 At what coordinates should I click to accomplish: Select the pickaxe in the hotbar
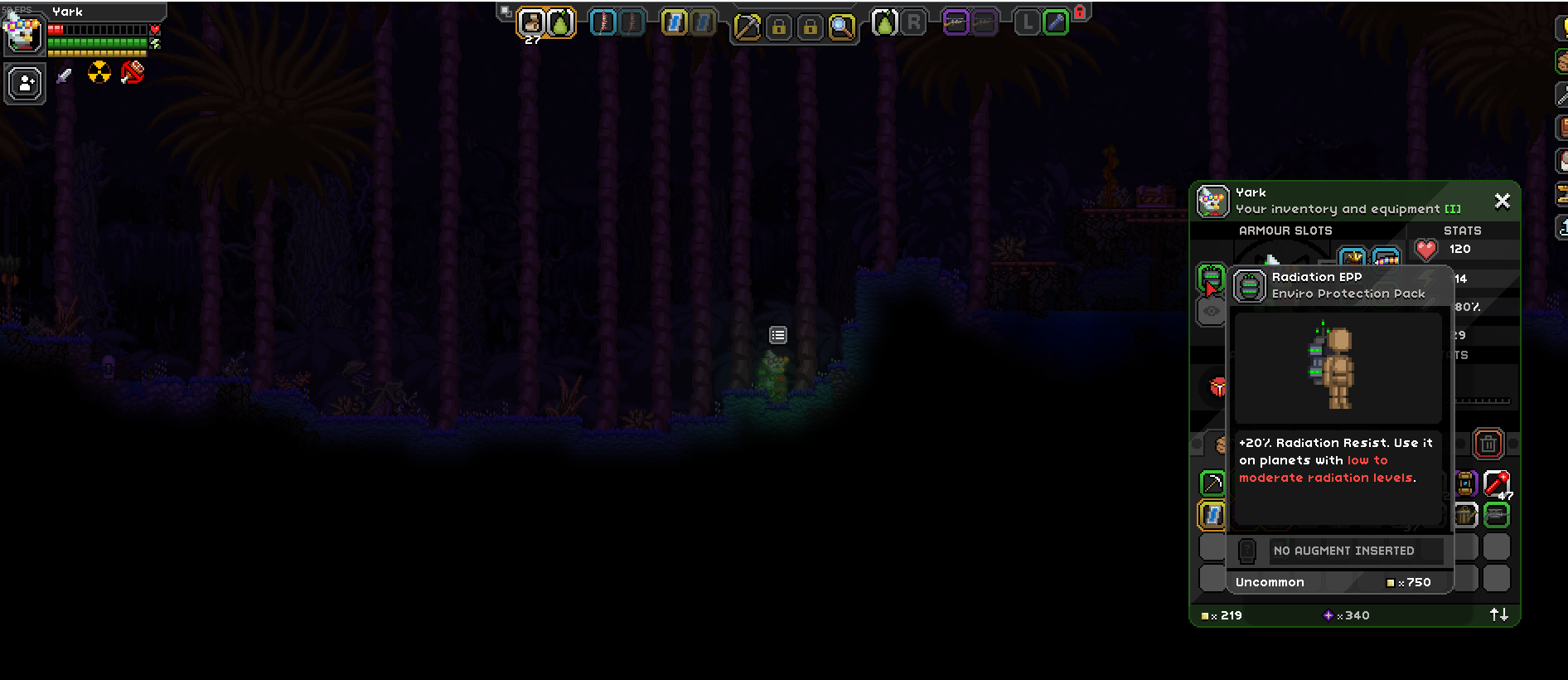click(747, 22)
